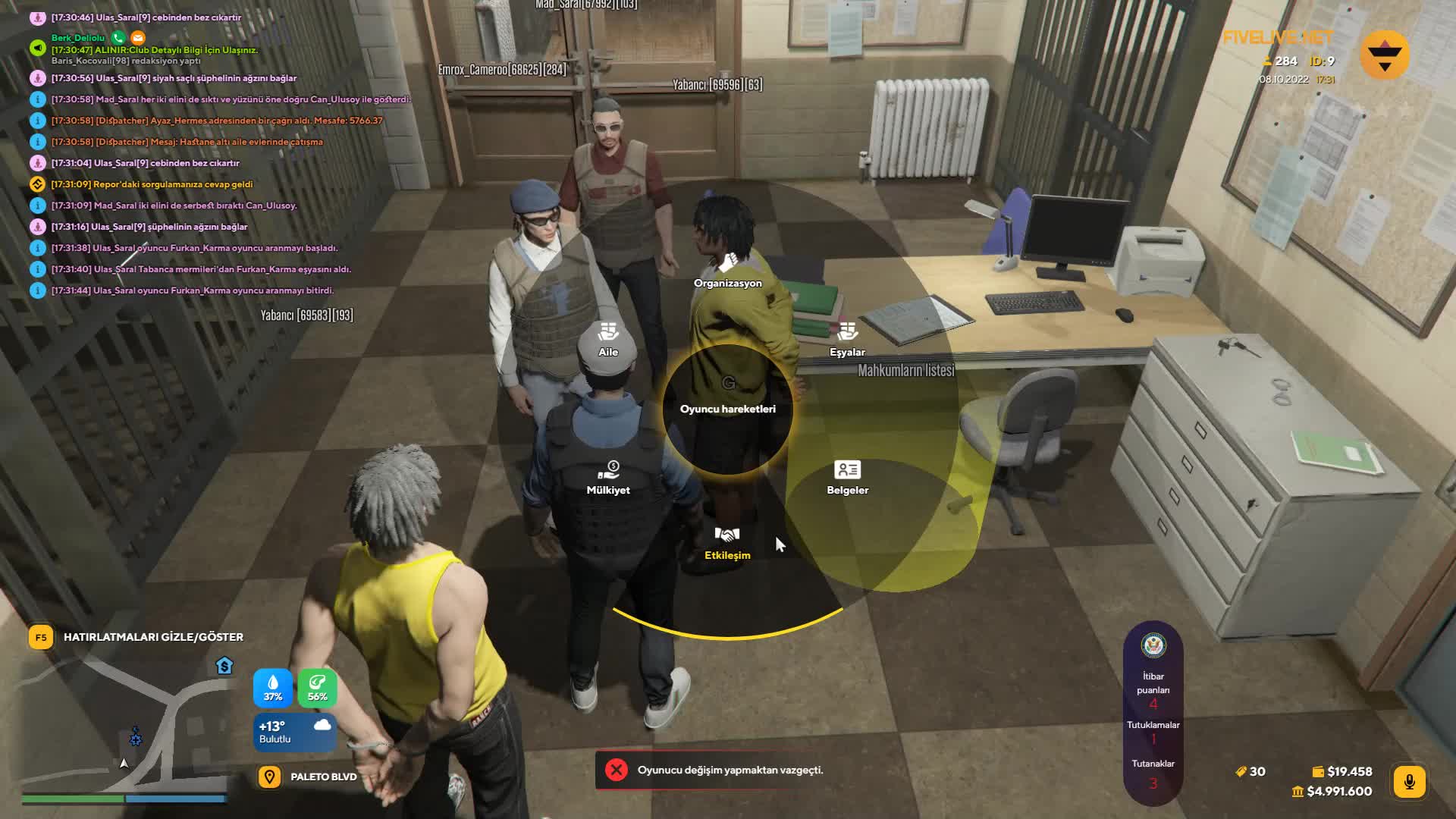Screen dimensions: 1456x819
Task: Click the thirst water drop indicator
Action: coord(273,688)
